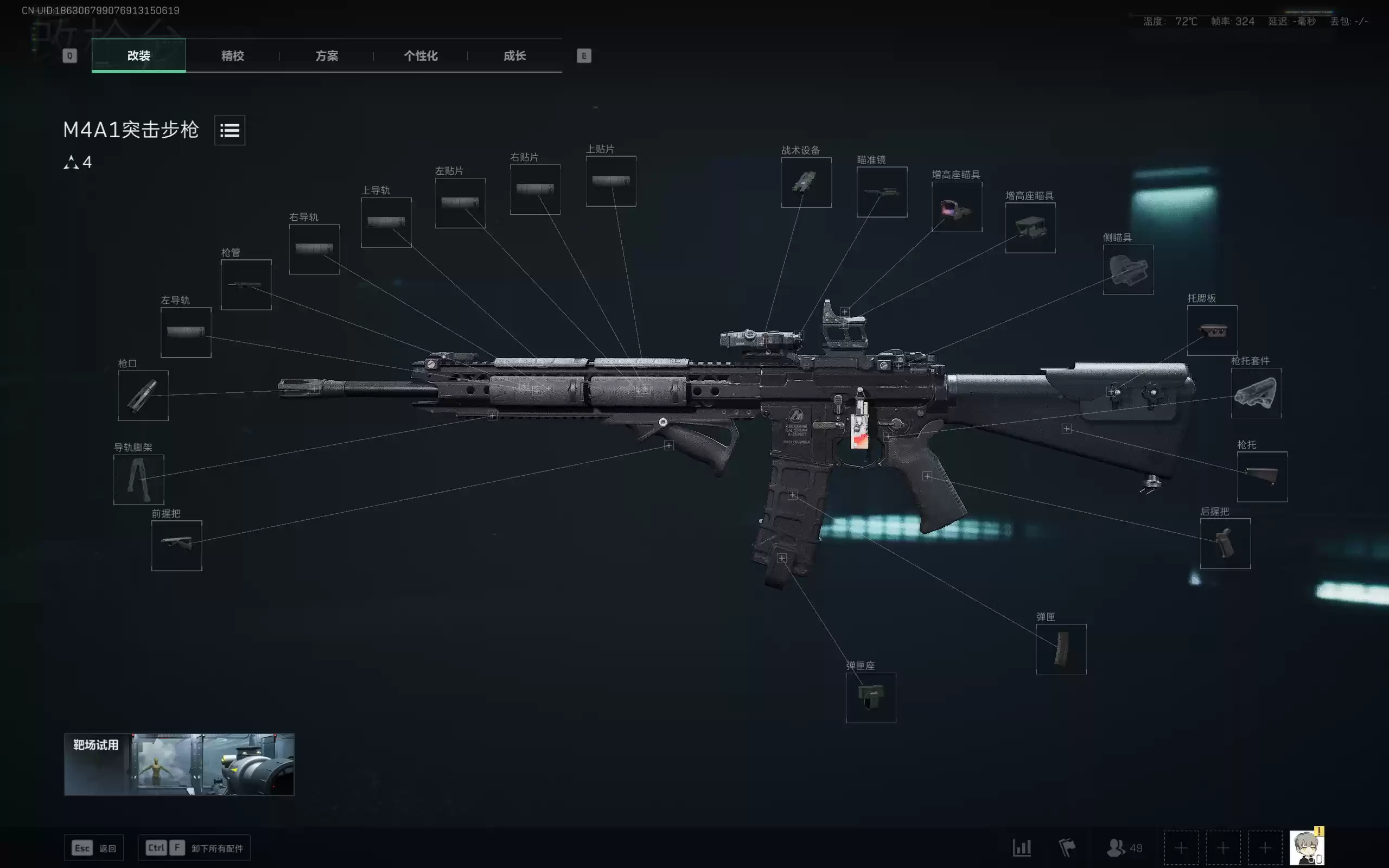
Task: Open the 弹匣 magazine slot
Action: click(x=1061, y=649)
